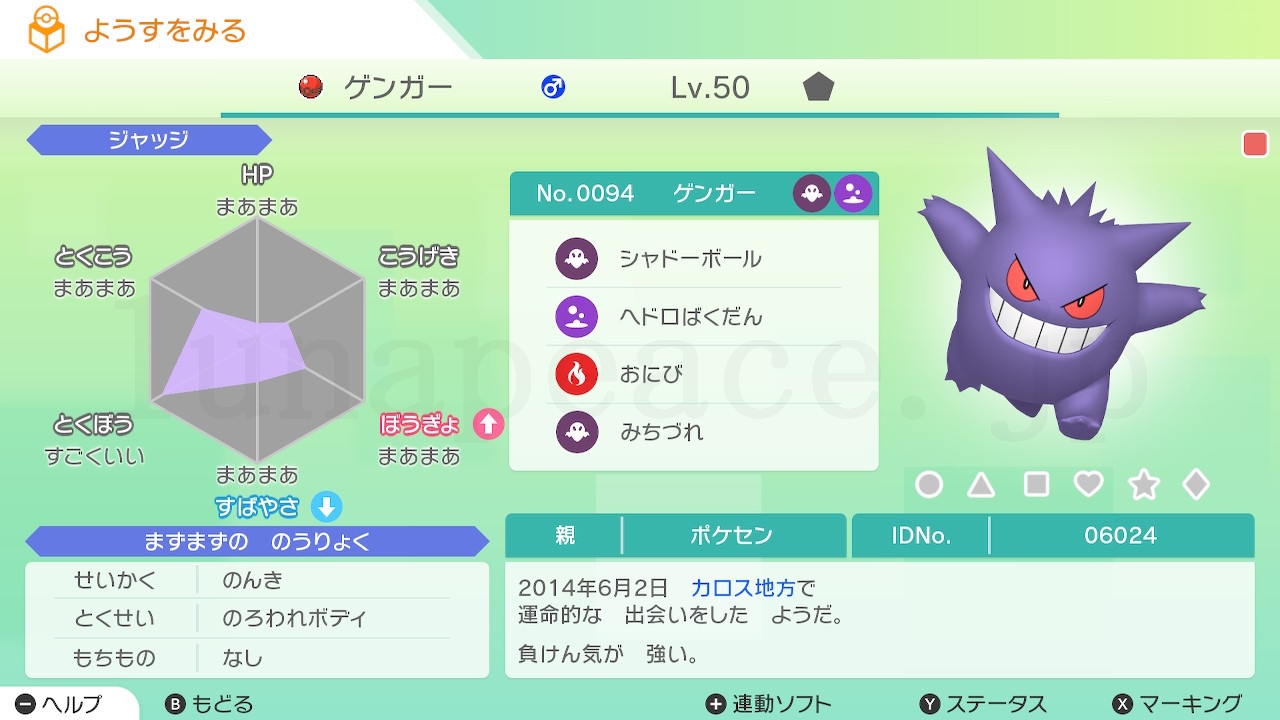The width and height of the screenshot is (1280, 720).
Task: Click the red square indicator in the corner
Action: [1253, 144]
